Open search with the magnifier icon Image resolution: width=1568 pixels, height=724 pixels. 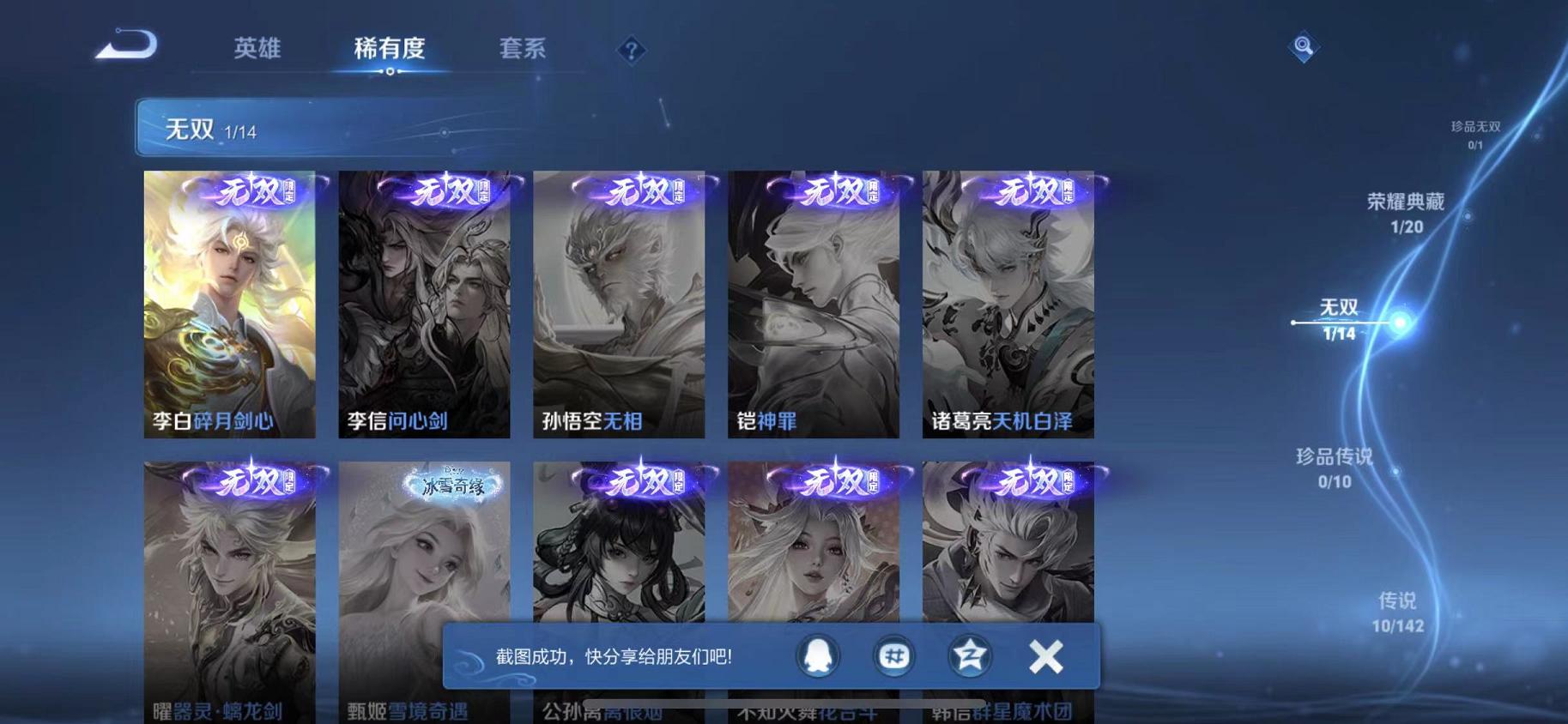click(1303, 47)
